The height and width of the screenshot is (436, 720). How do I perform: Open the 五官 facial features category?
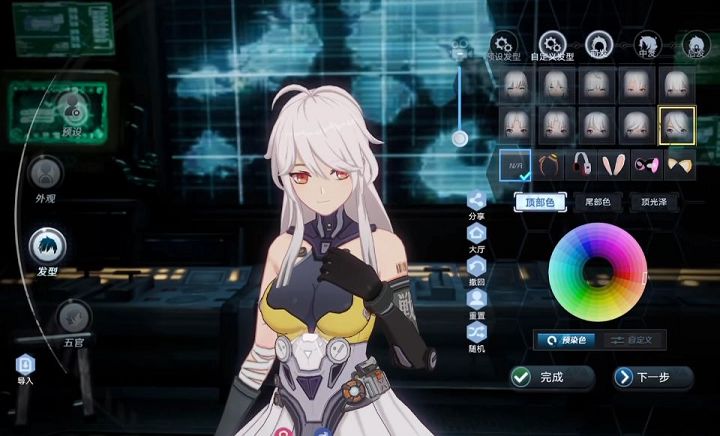[x=74, y=318]
